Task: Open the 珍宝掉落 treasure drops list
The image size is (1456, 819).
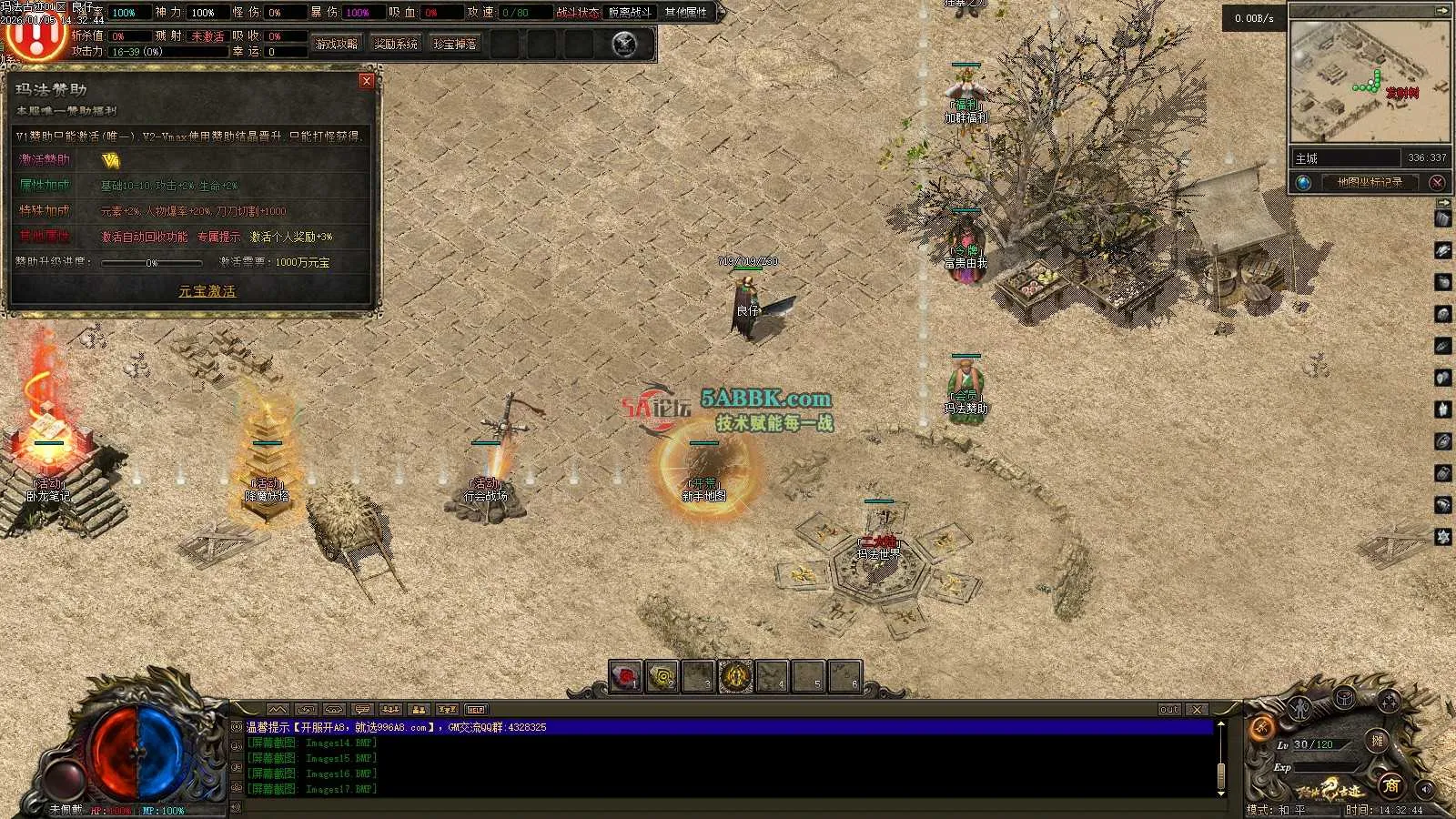Action: coord(455,44)
